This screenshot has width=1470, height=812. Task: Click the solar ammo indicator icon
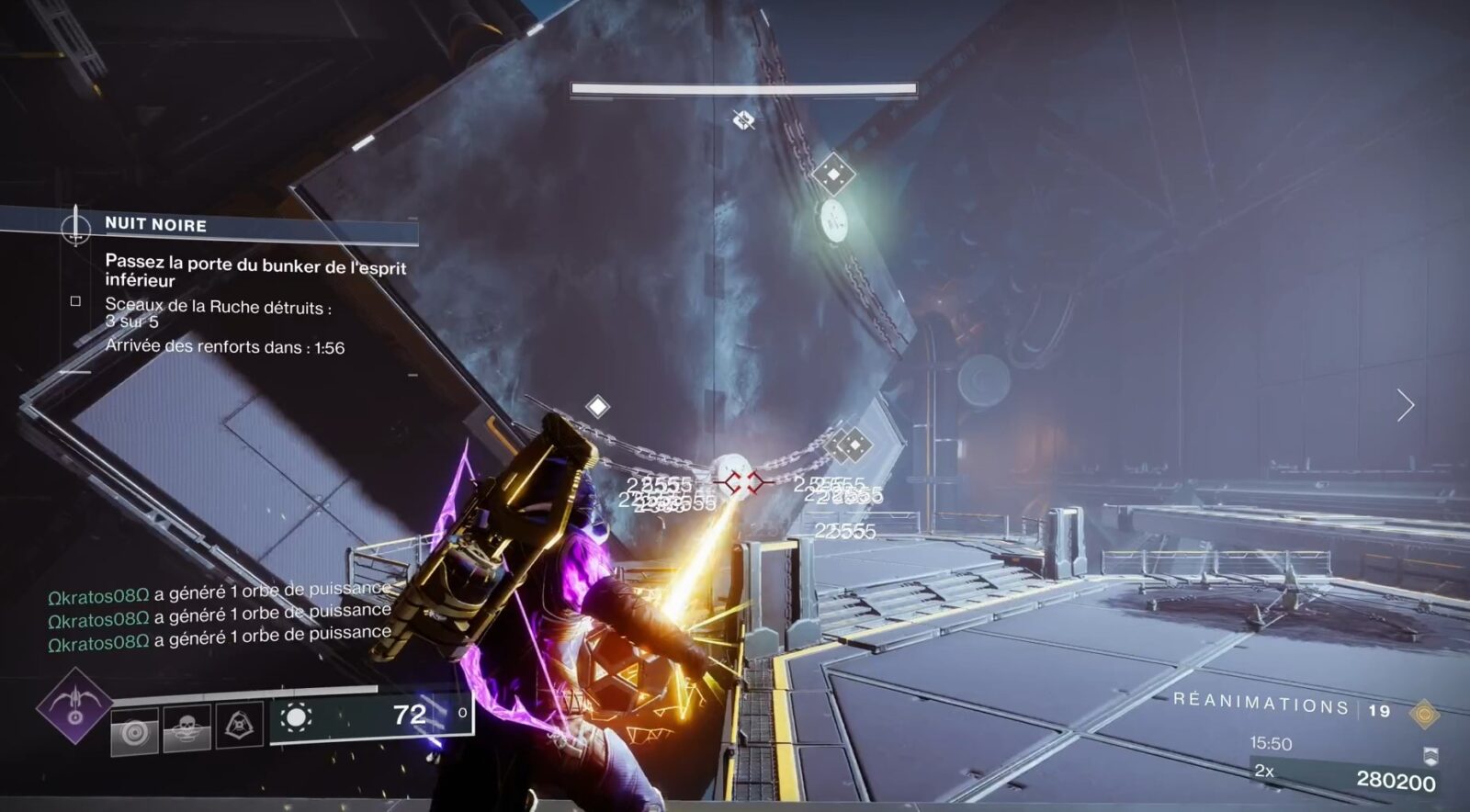[297, 717]
